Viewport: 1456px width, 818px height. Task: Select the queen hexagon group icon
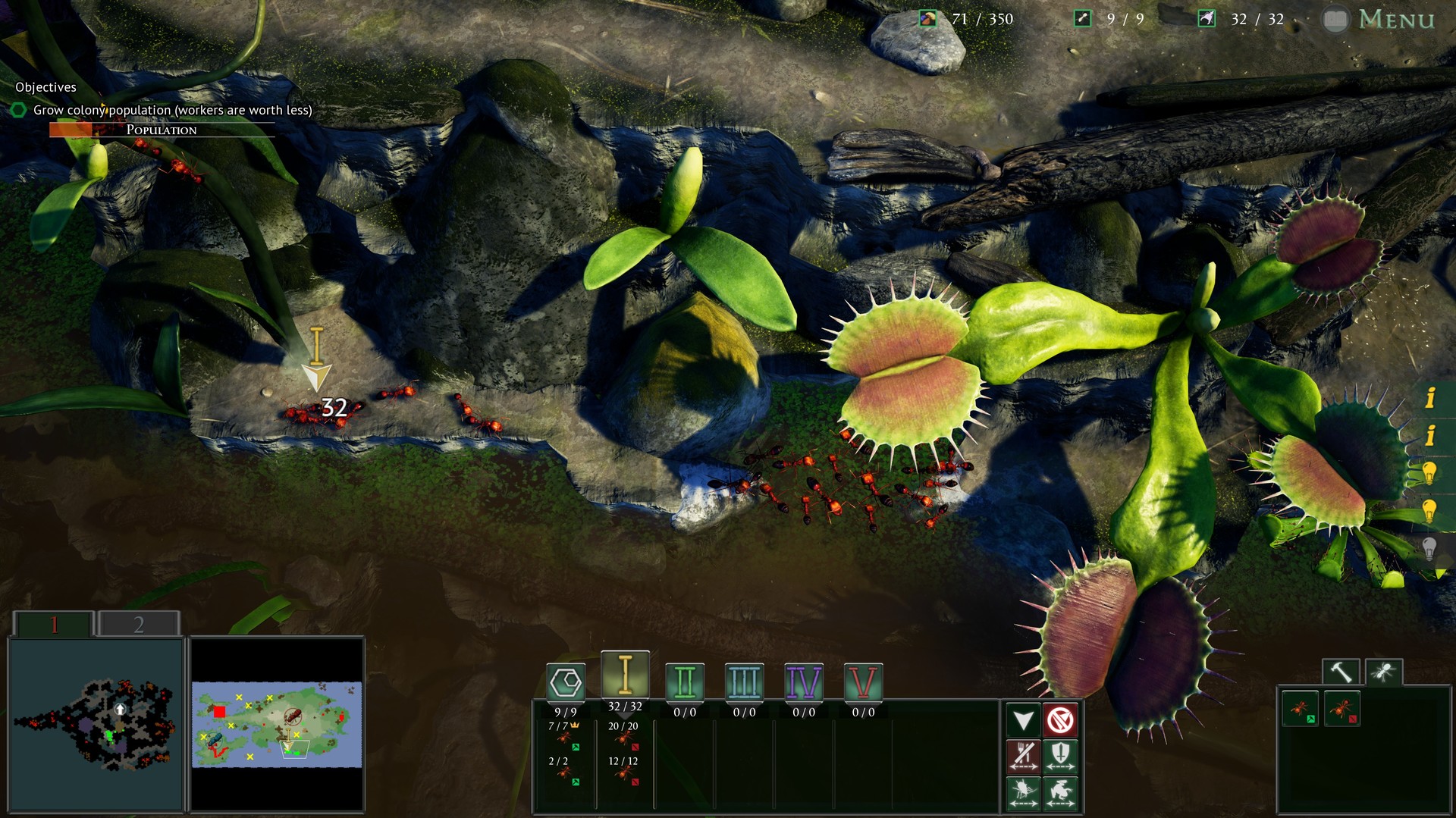tap(564, 682)
